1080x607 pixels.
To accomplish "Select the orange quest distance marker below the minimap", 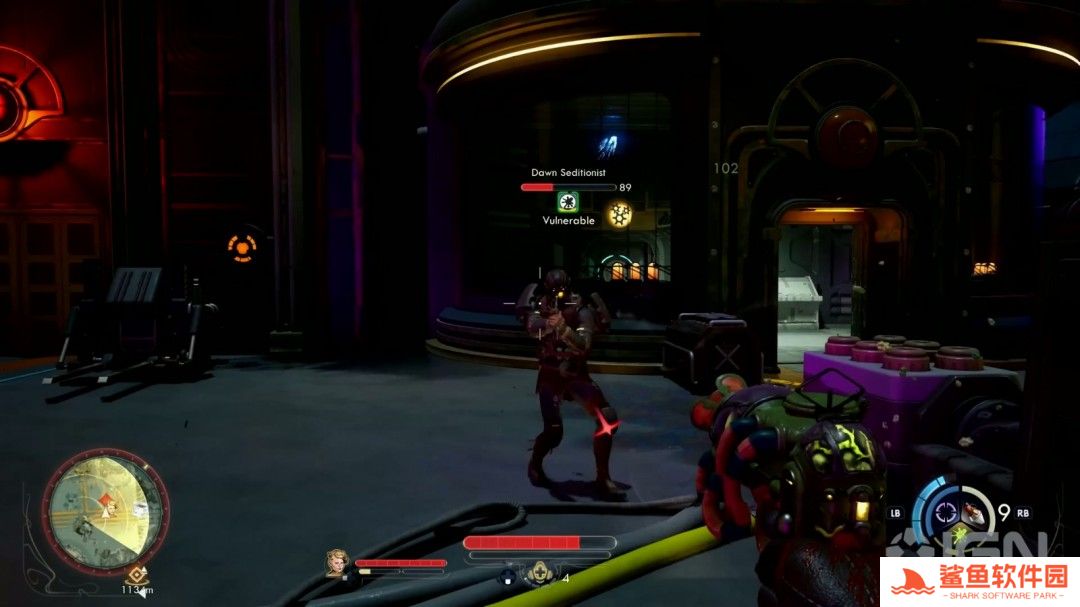I will point(133,576).
